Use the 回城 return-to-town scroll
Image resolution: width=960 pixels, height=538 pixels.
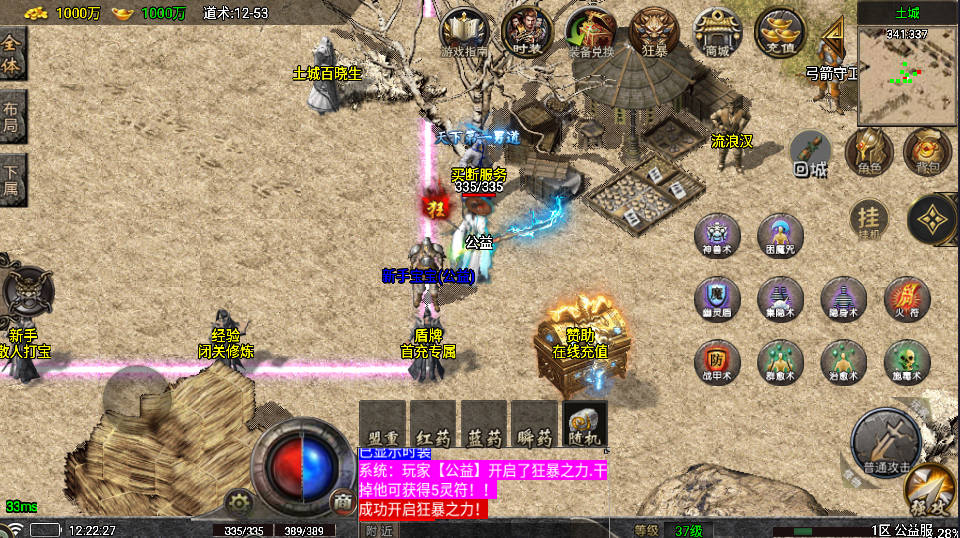pyautogui.click(x=810, y=151)
